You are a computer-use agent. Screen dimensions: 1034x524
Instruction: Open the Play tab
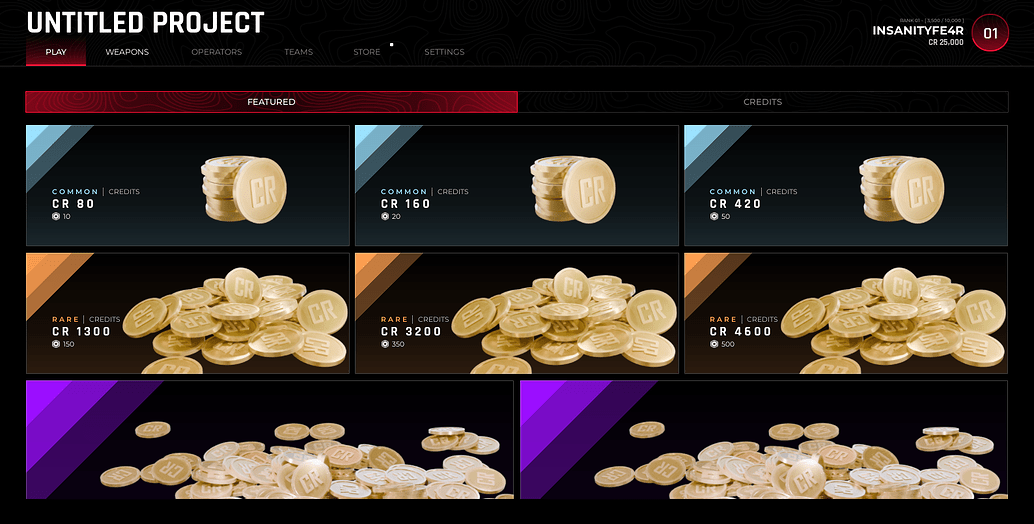point(56,52)
